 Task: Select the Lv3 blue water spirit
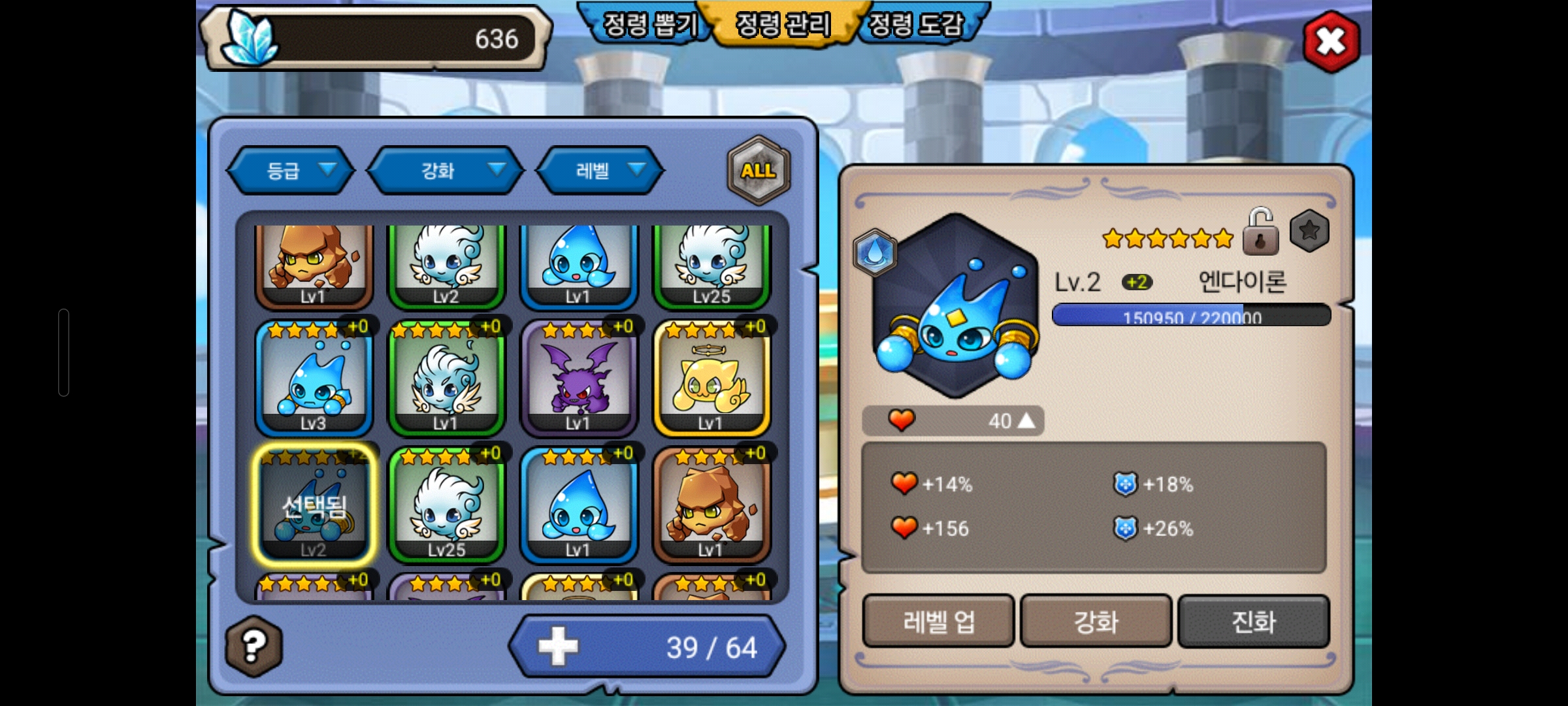tap(314, 379)
